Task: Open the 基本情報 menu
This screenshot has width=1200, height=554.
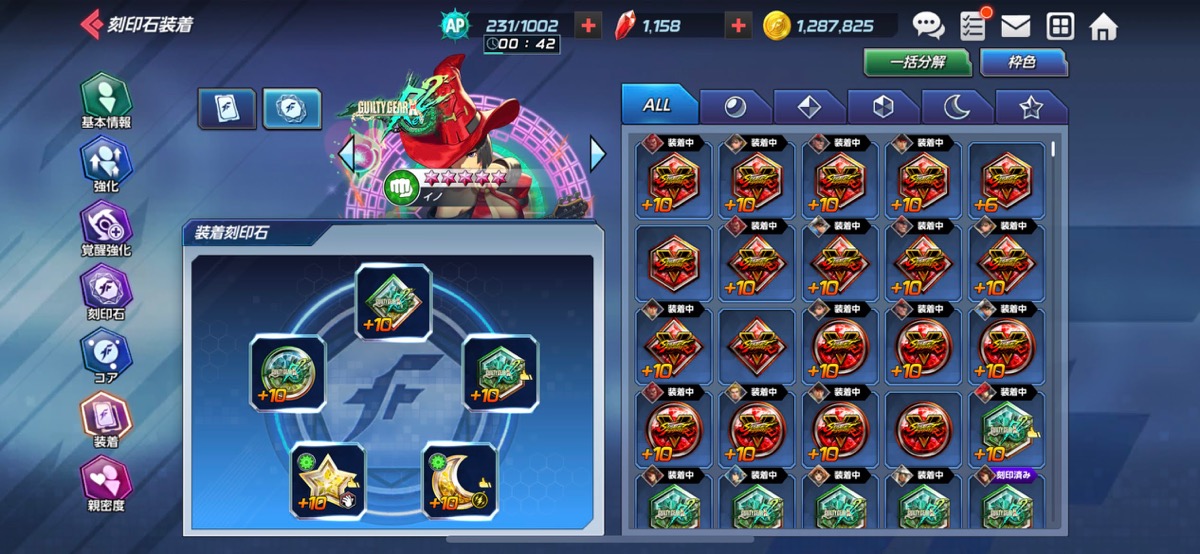Action: click(x=106, y=100)
